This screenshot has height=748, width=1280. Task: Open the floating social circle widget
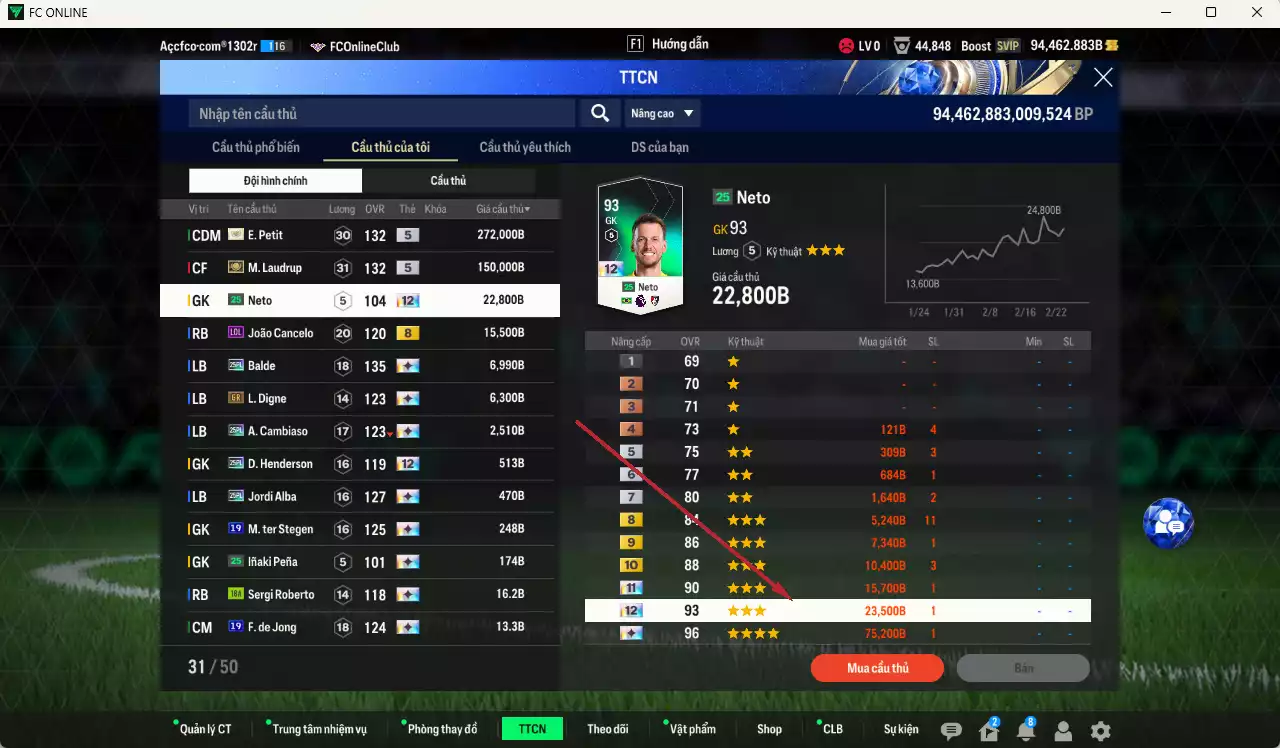pos(1167,523)
